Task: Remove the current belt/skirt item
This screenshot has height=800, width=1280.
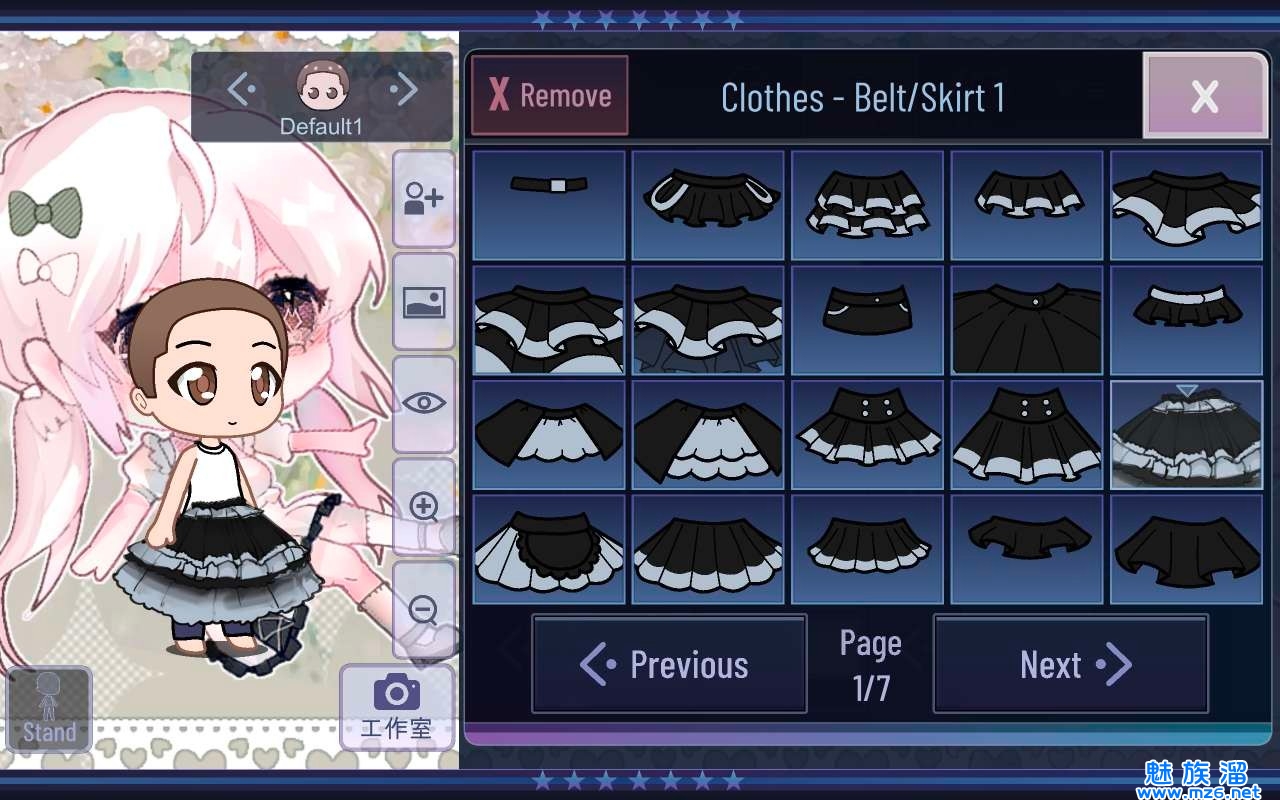Action: (x=550, y=96)
